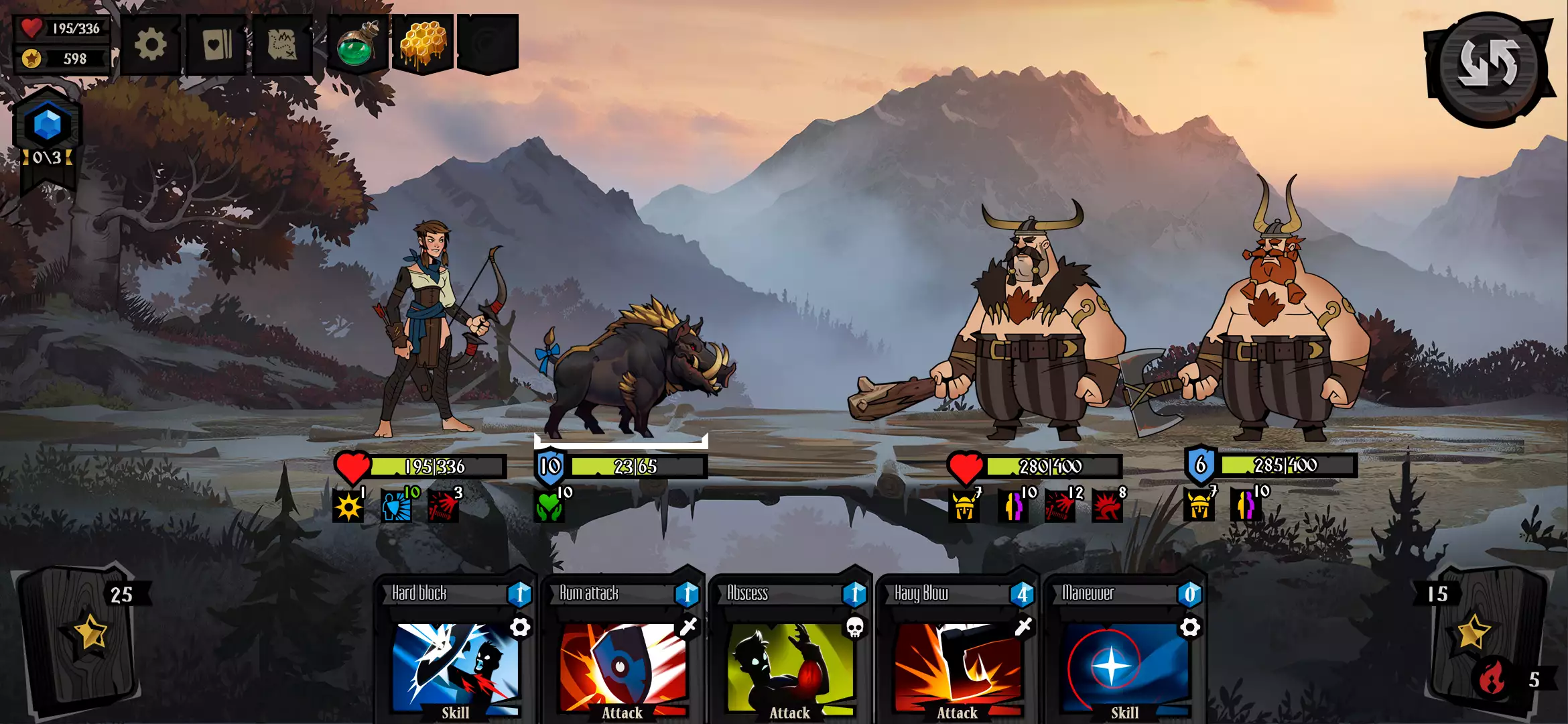
Task: Pick the Maneuver skill card
Action: [1126, 650]
